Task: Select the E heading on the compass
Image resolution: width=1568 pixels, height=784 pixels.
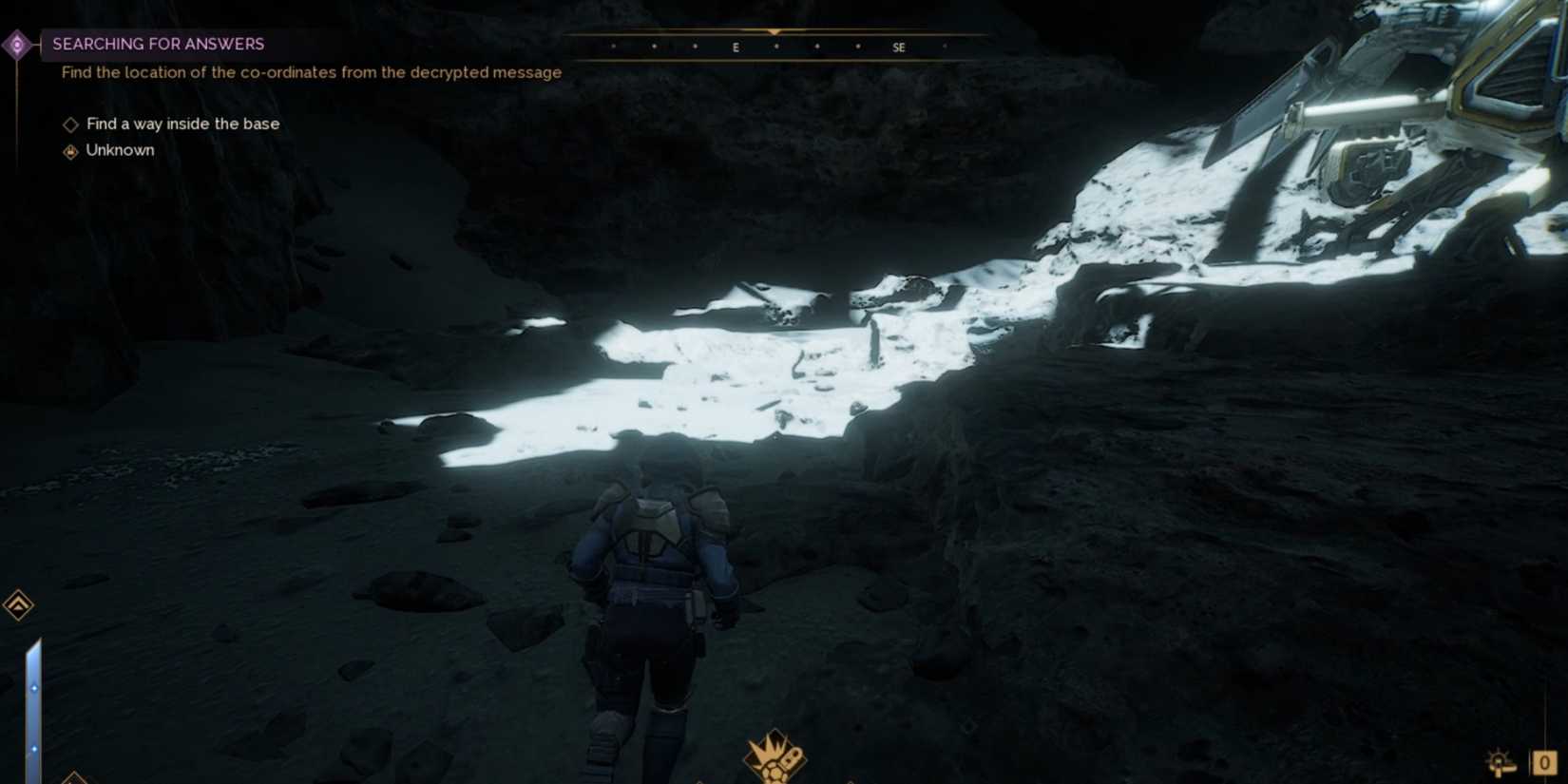Action: tap(735, 46)
